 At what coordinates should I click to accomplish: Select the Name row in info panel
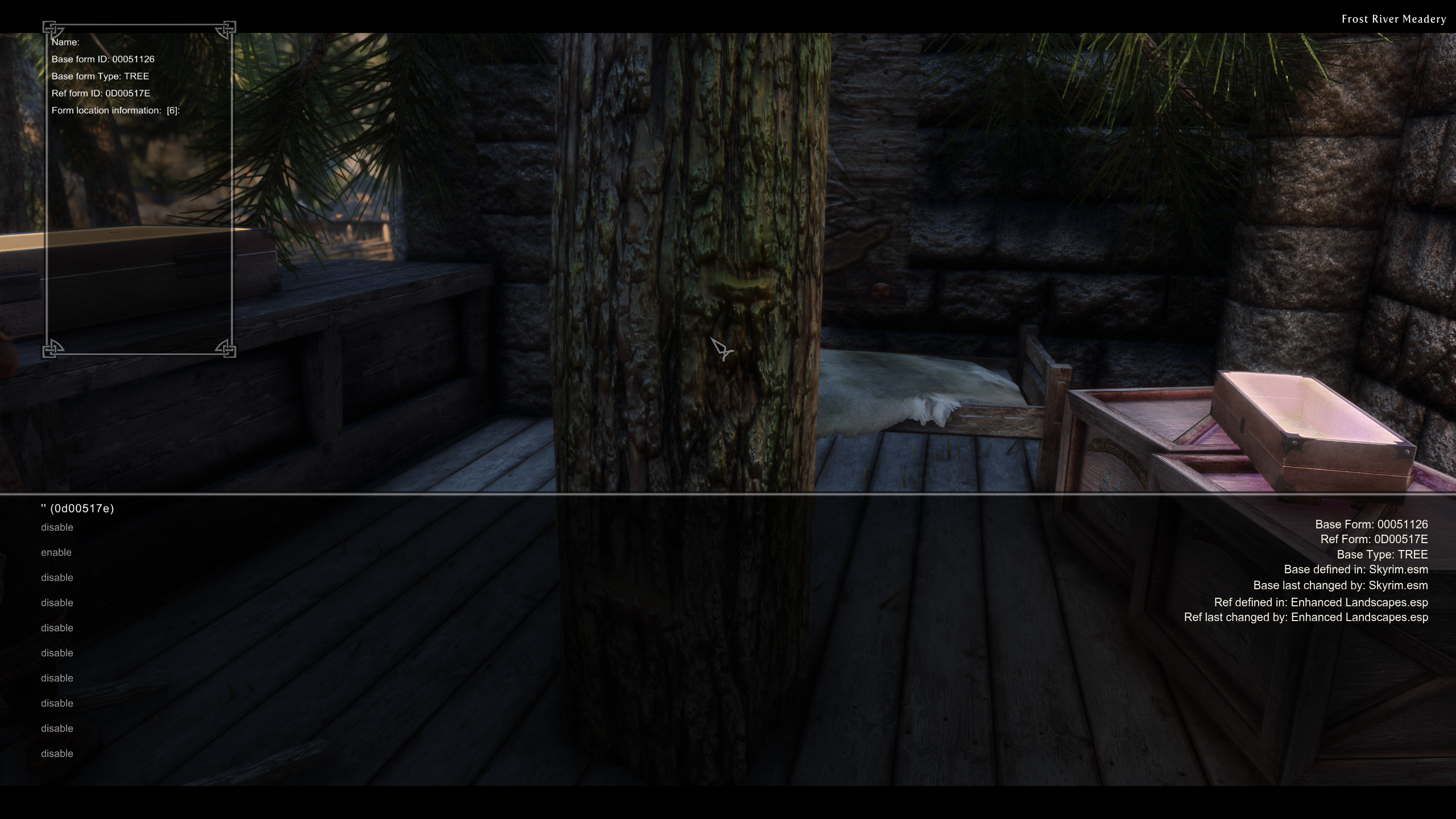click(65, 42)
